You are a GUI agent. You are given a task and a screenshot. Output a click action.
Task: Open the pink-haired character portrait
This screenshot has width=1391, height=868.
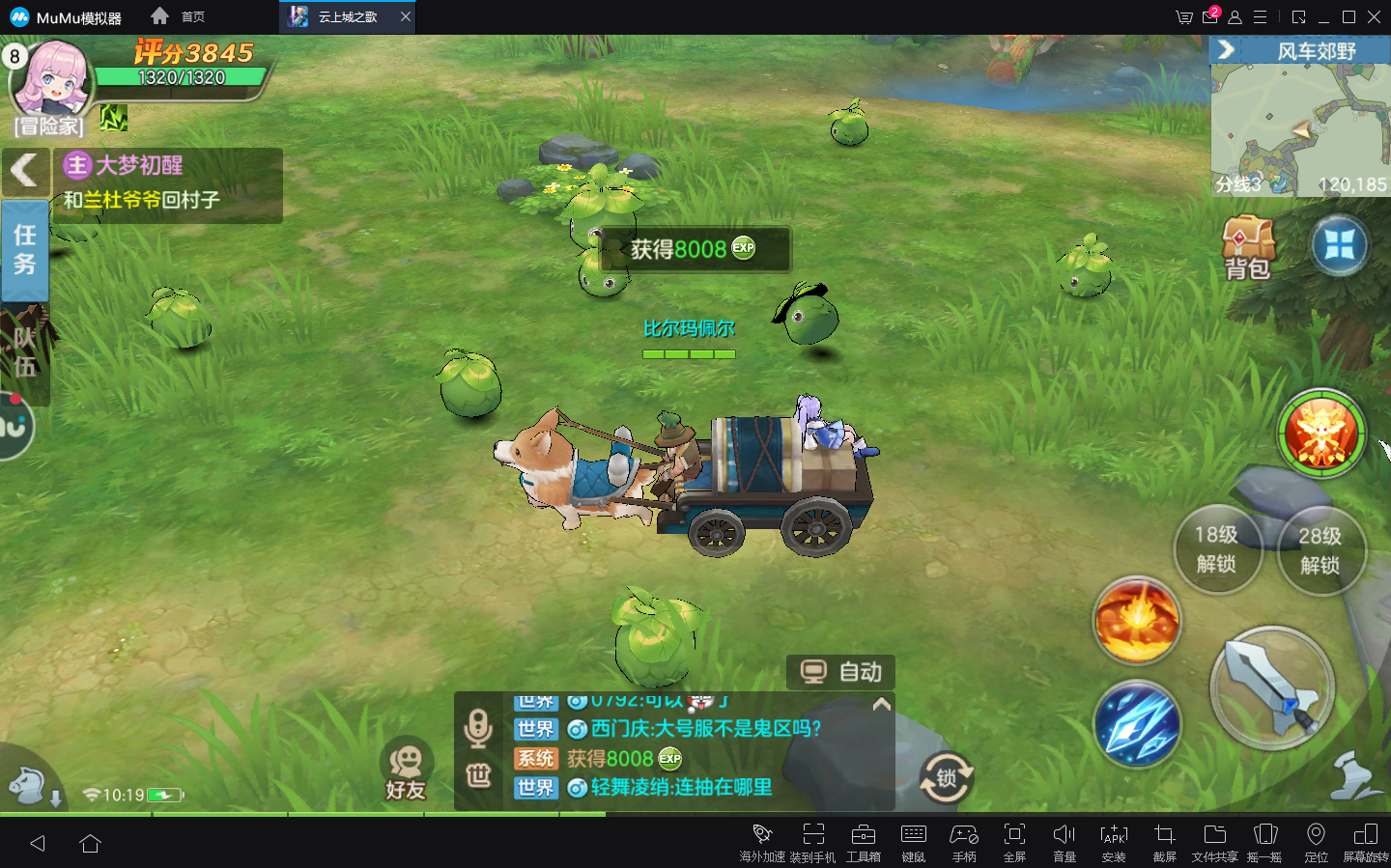pos(53,79)
